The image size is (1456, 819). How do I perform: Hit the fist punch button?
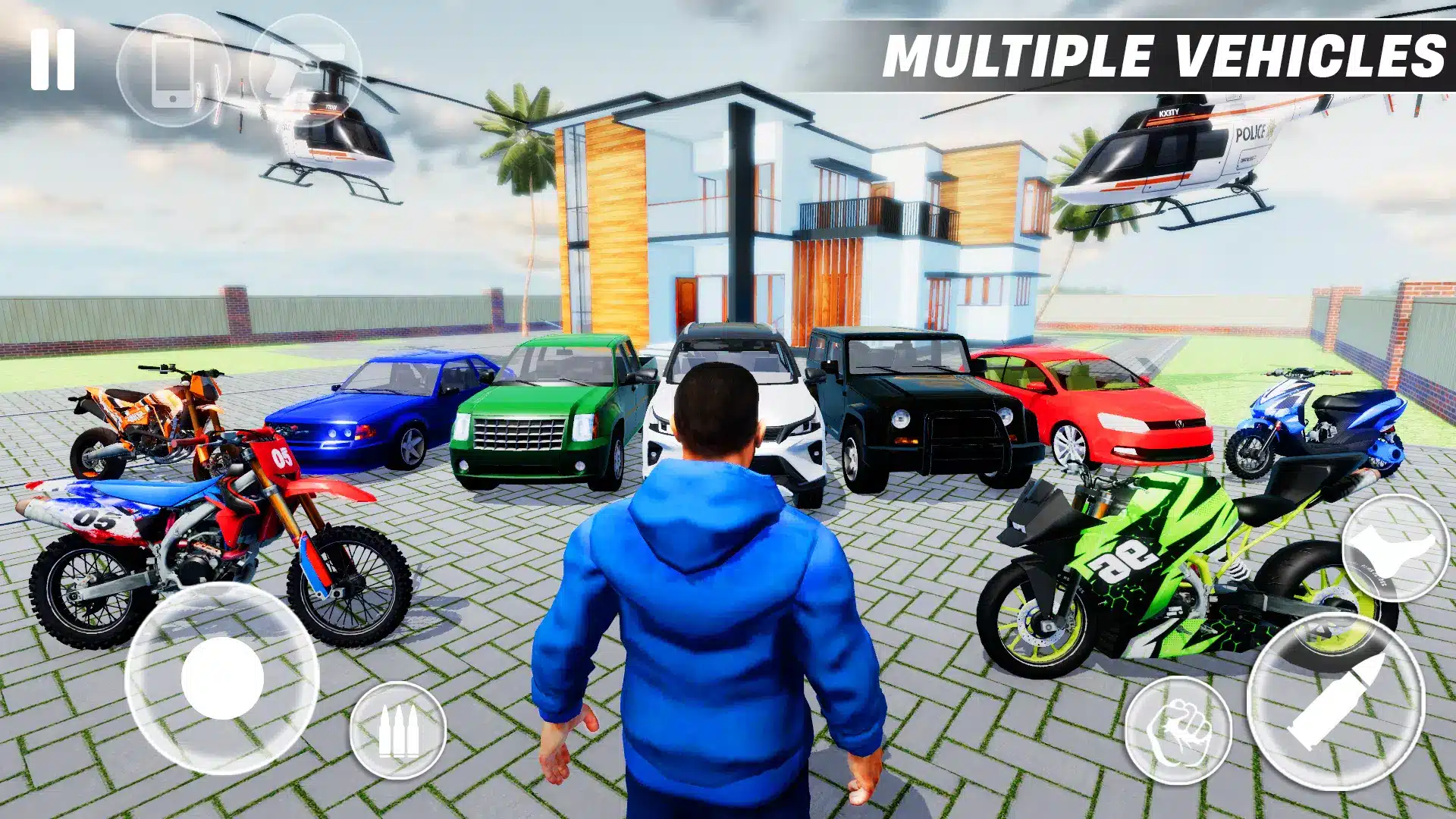pyautogui.click(x=1178, y=731)
